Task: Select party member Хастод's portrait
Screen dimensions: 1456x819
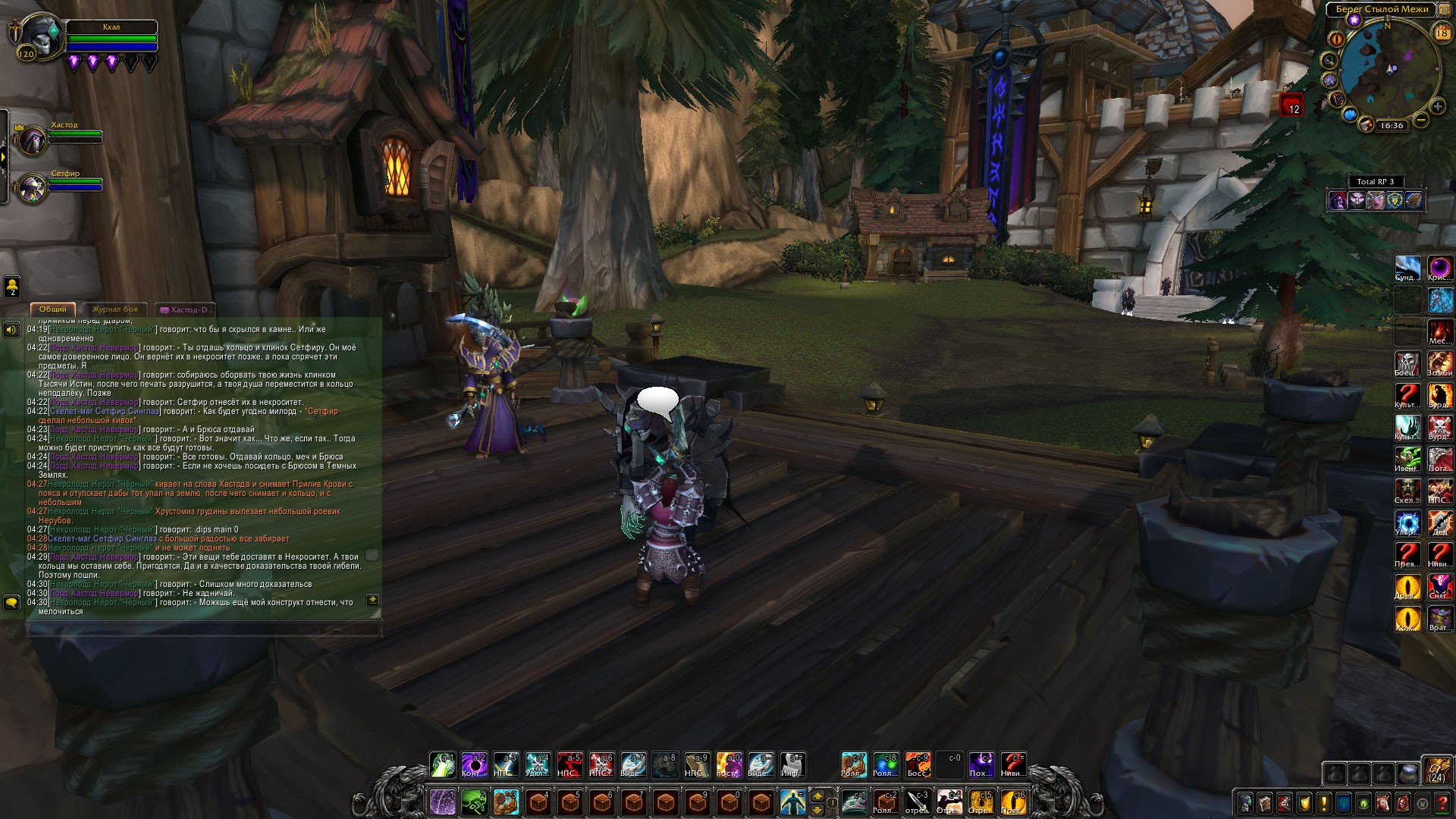Action: click(33, 140)
